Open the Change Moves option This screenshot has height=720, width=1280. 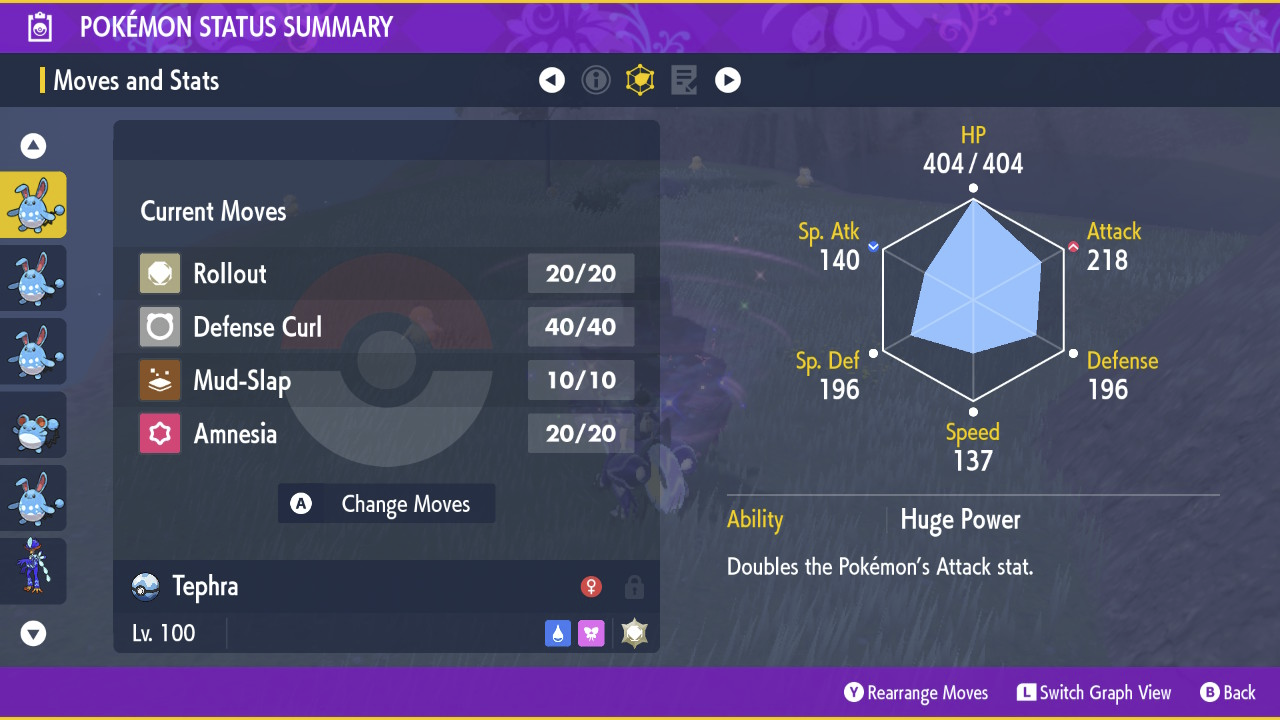click(386, 504)
